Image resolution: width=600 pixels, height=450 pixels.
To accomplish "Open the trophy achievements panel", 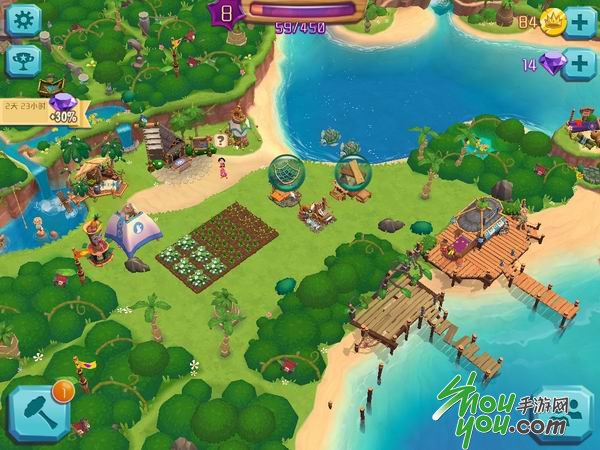I will pyautogui.click(x=22, y=61).
